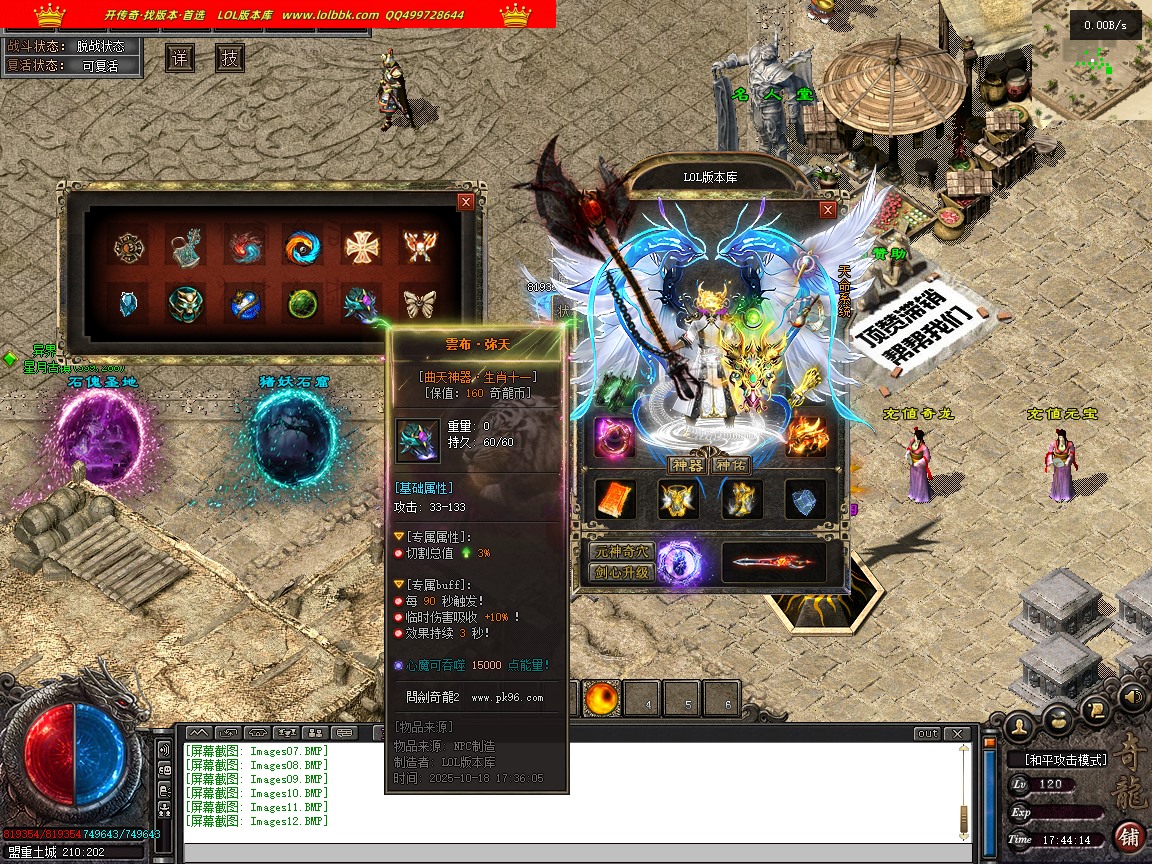Pick the orange-blue yin-yang swirl item
1152x864 pixels.
(302, 246)
